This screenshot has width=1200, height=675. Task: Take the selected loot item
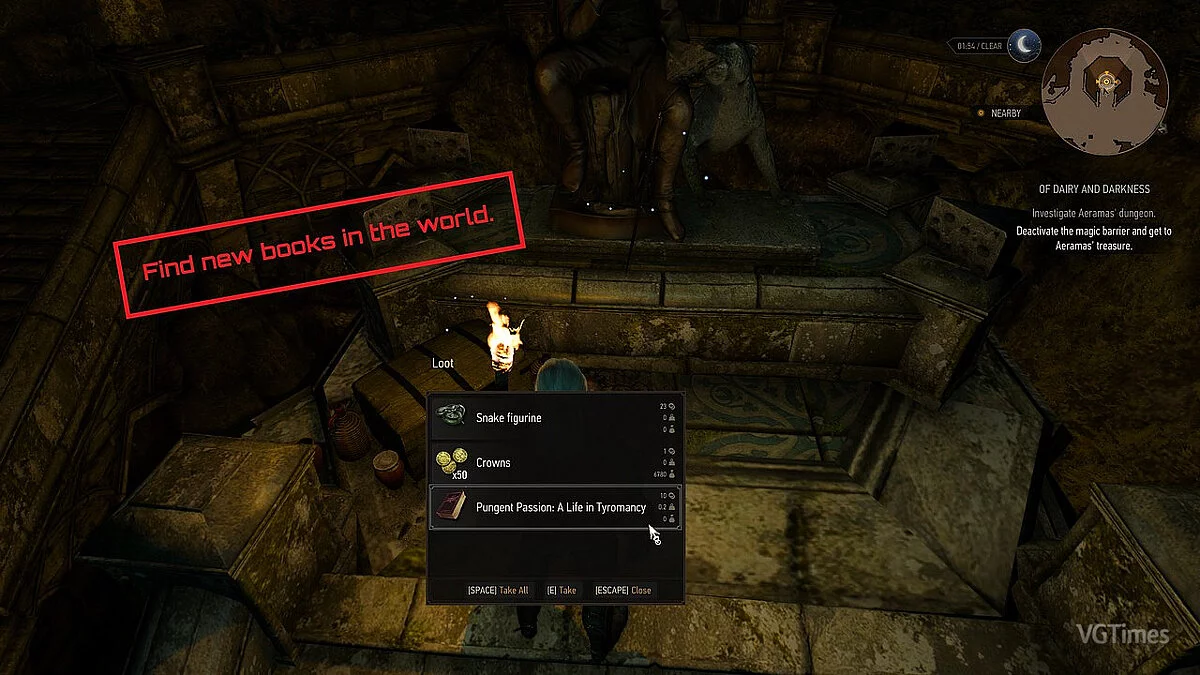(x=561, y=590)
